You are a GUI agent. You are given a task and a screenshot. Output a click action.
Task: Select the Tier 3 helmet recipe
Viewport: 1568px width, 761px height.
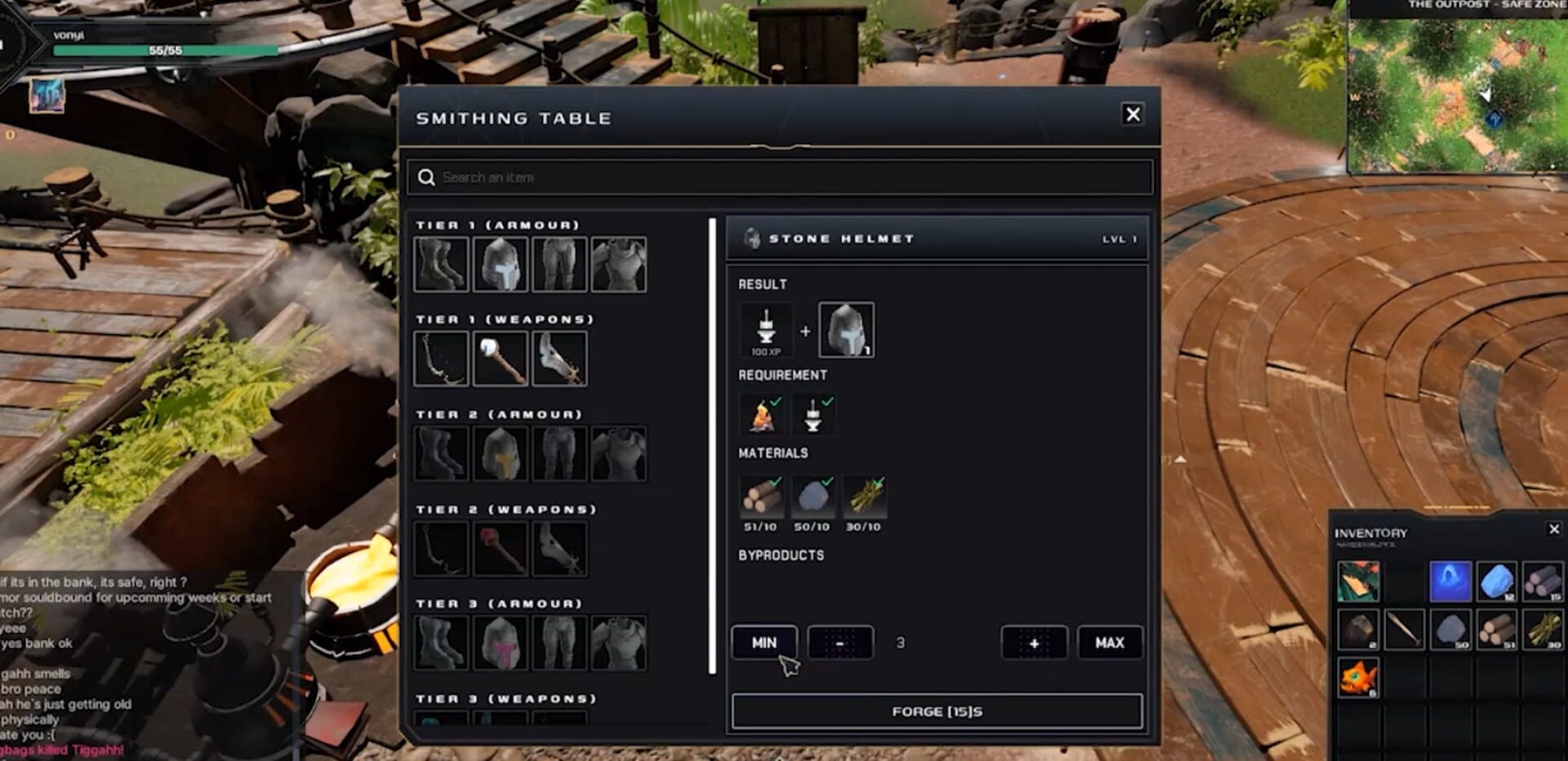501,641
